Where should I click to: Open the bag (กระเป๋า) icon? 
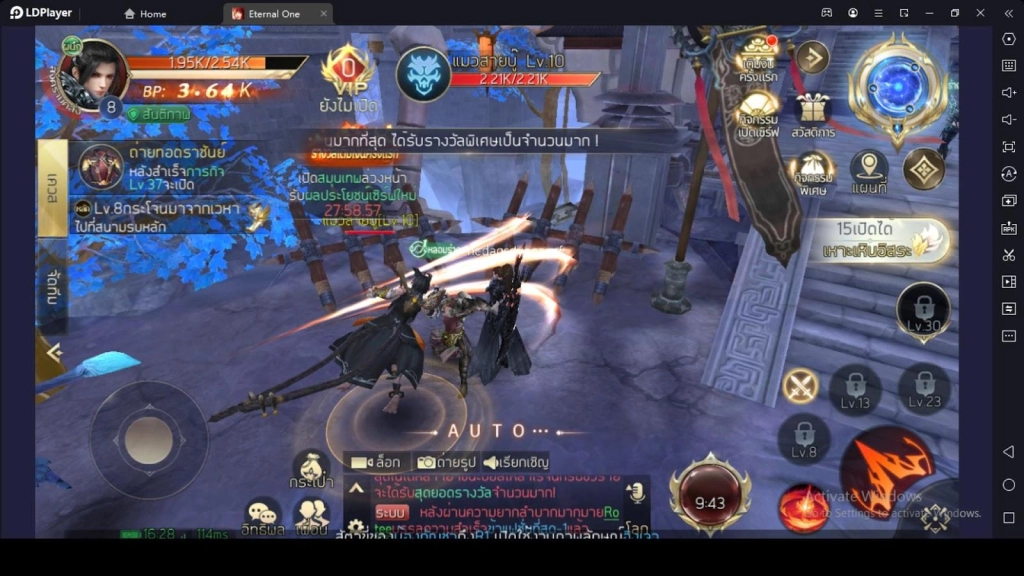(311, 468)
